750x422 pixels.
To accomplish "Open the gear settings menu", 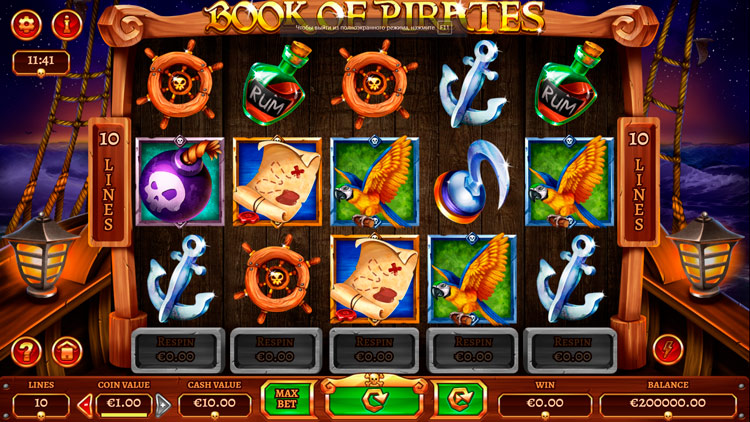I will point(26,23).
